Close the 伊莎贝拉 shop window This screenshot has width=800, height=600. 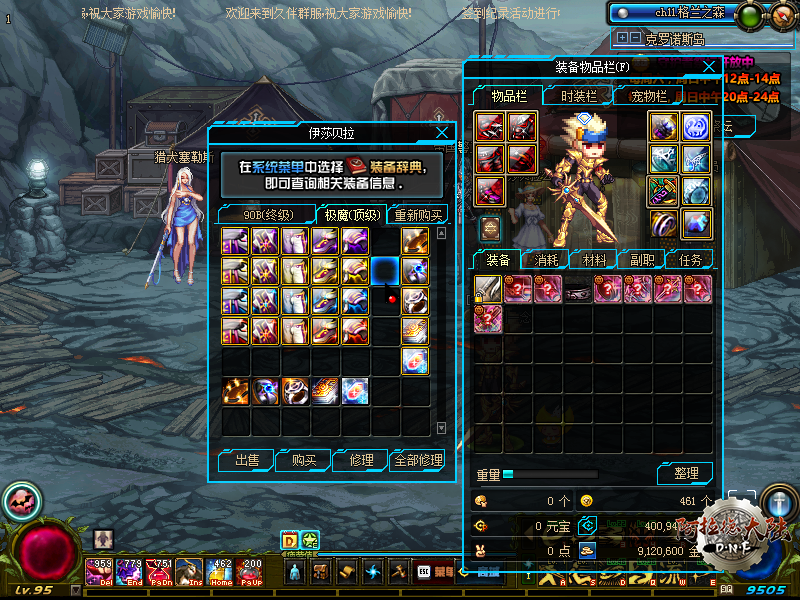[x=442, y=132]
